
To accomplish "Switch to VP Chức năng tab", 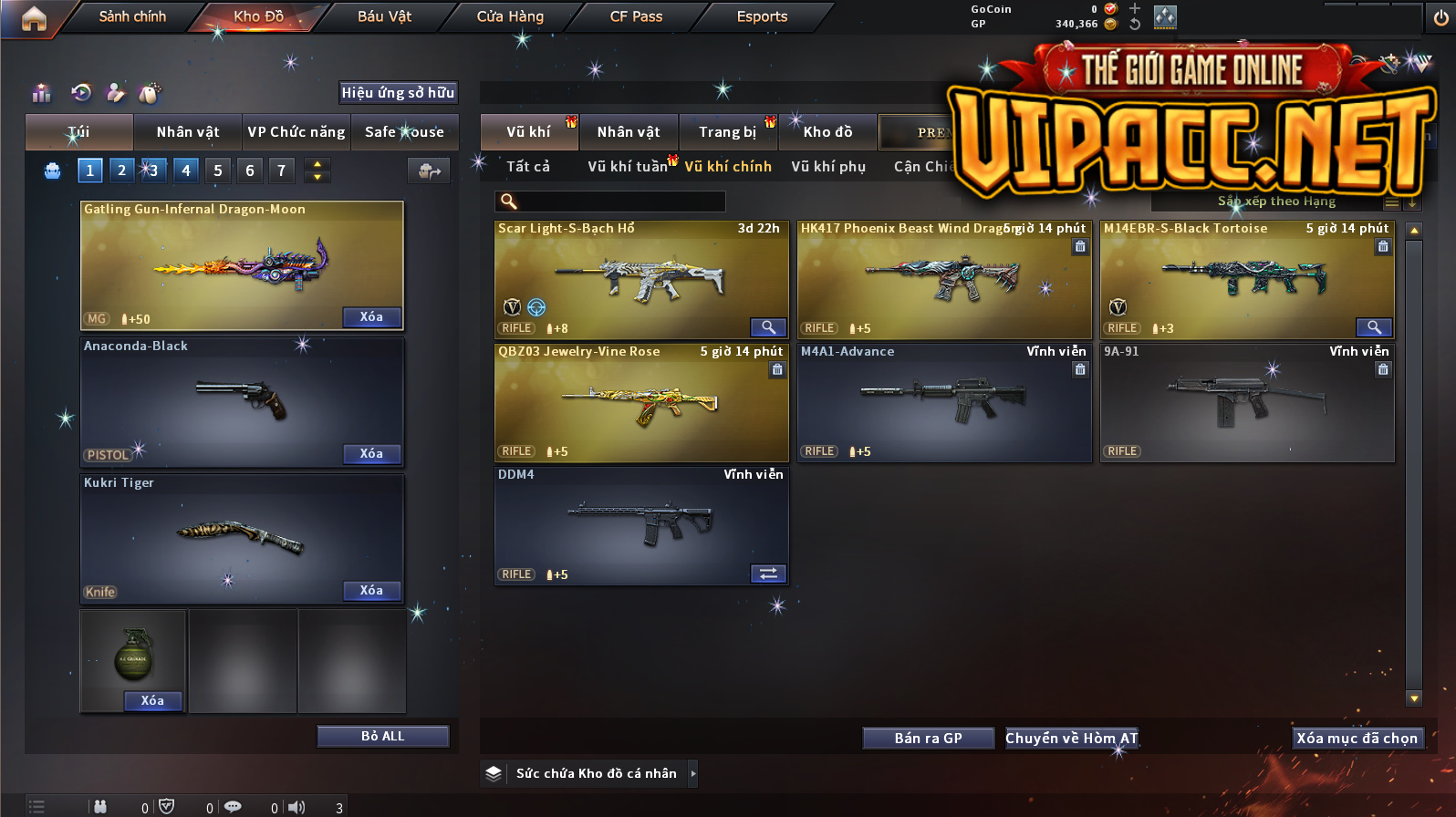I will [296, 132].
